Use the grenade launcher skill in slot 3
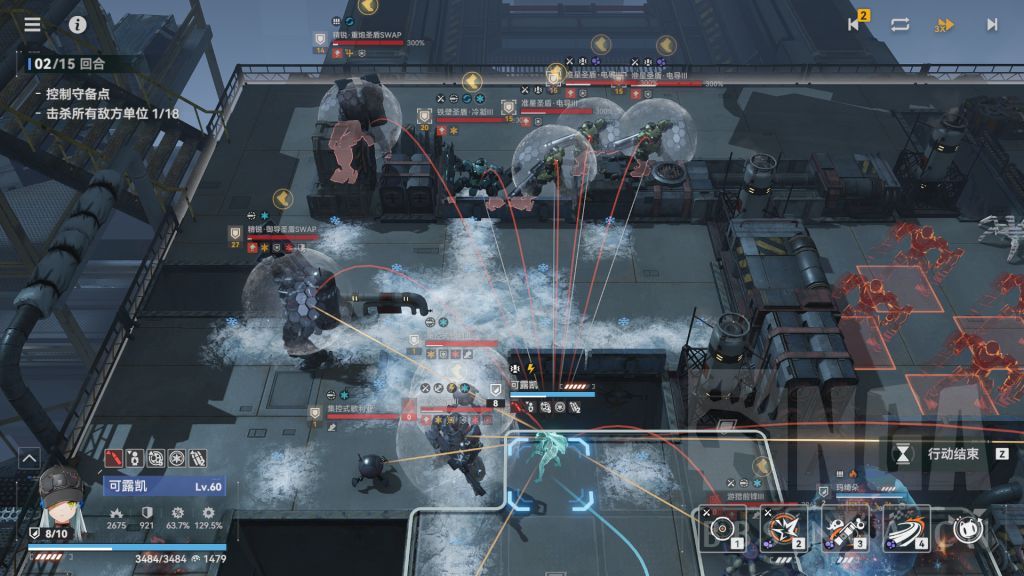 click(845, 528)
